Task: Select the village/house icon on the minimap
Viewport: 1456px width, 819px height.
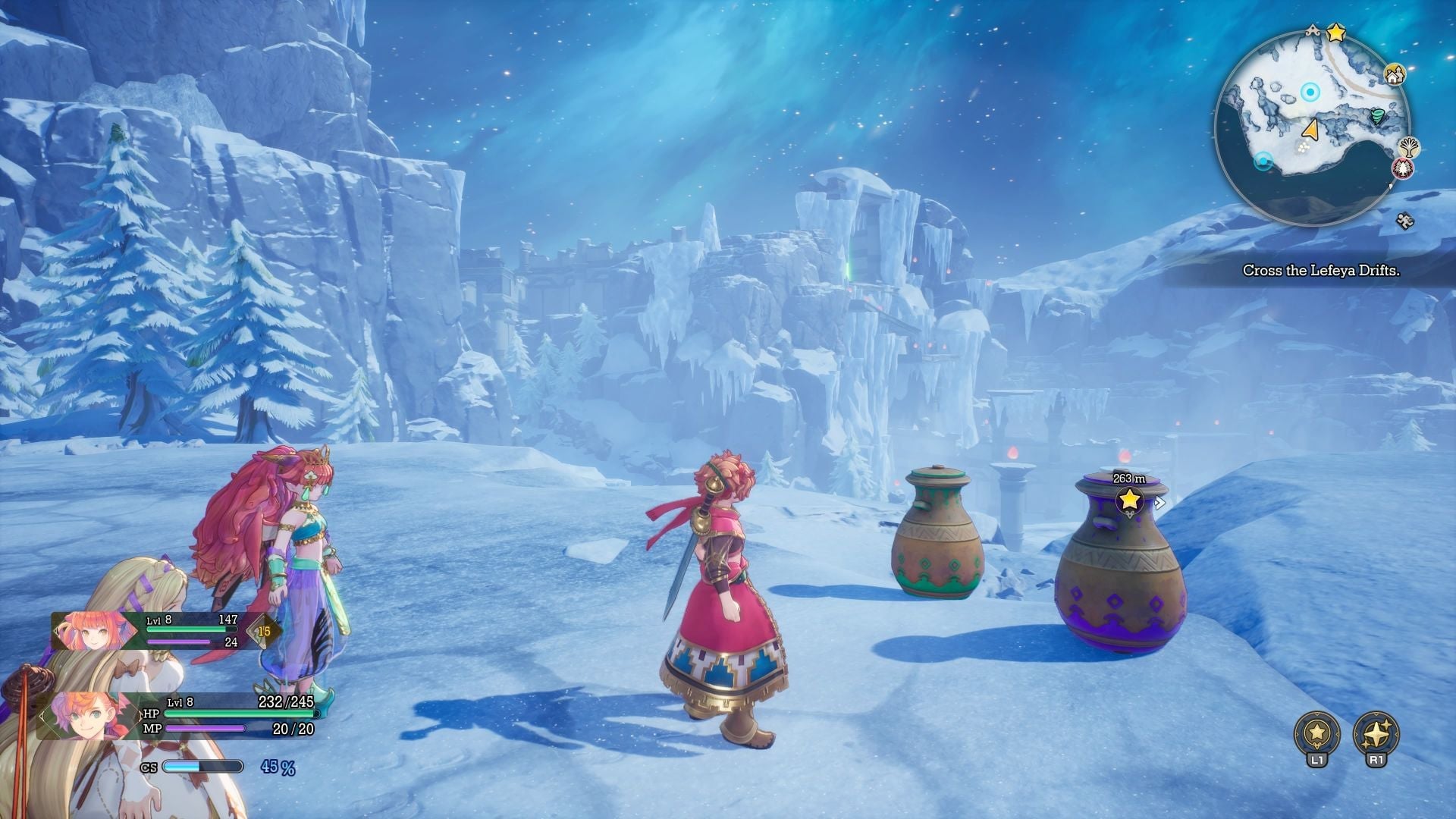Action: (x=1395, y=75)
